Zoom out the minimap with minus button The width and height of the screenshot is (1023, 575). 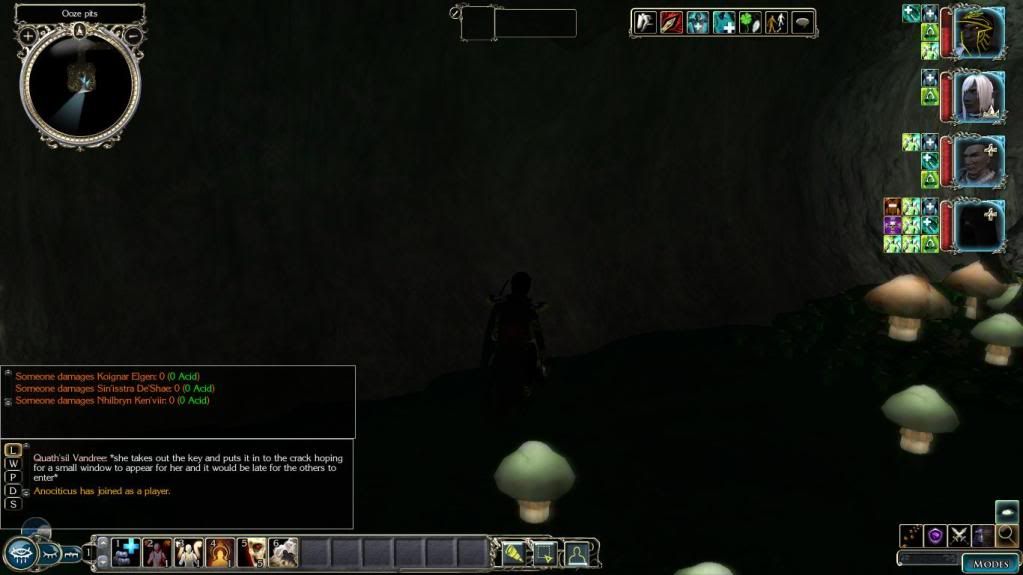133,36
